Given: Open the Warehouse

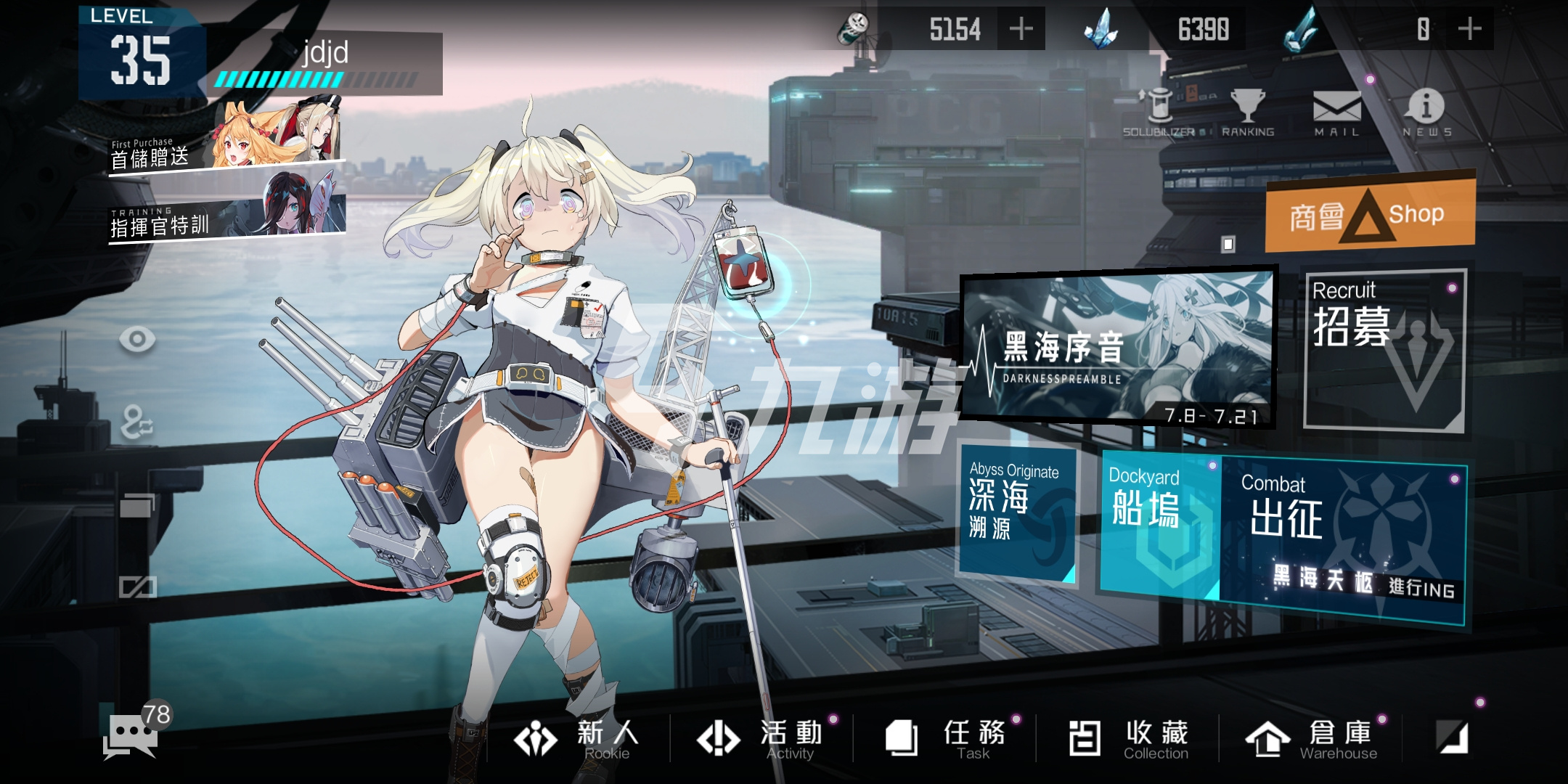Looking at the screenshot, I should [1311, 739].
